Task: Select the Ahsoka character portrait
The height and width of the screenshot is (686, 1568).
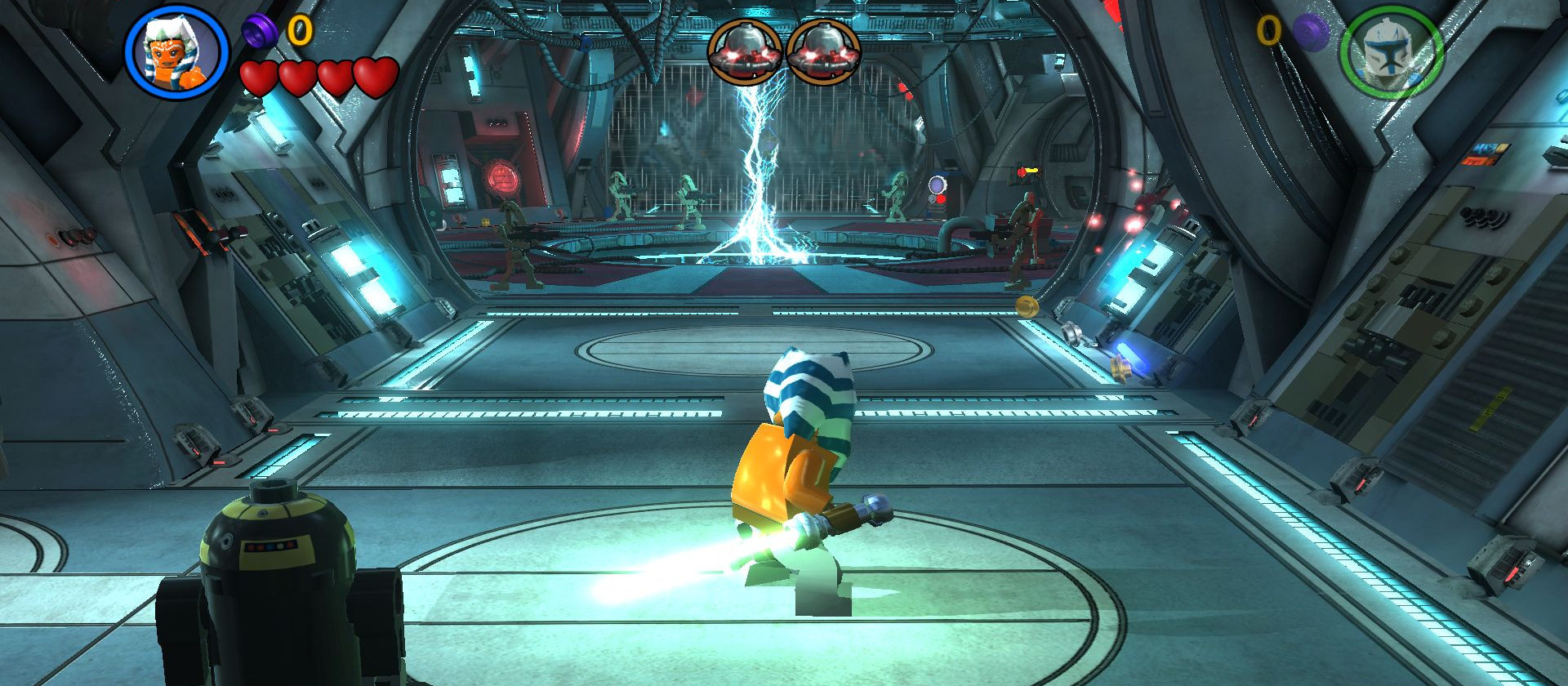Action: click(x=176, y=51)
